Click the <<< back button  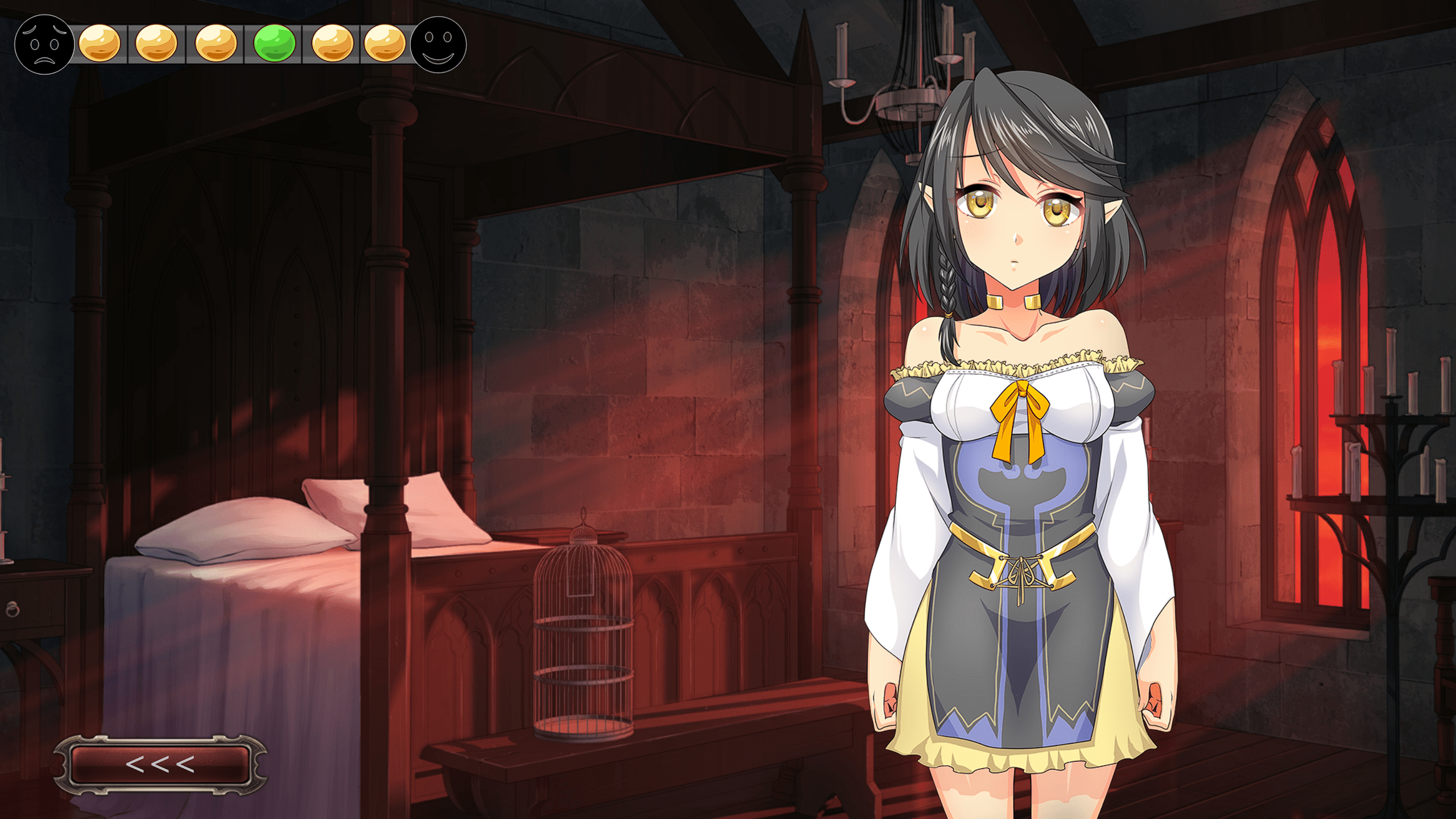coord(160,764)
